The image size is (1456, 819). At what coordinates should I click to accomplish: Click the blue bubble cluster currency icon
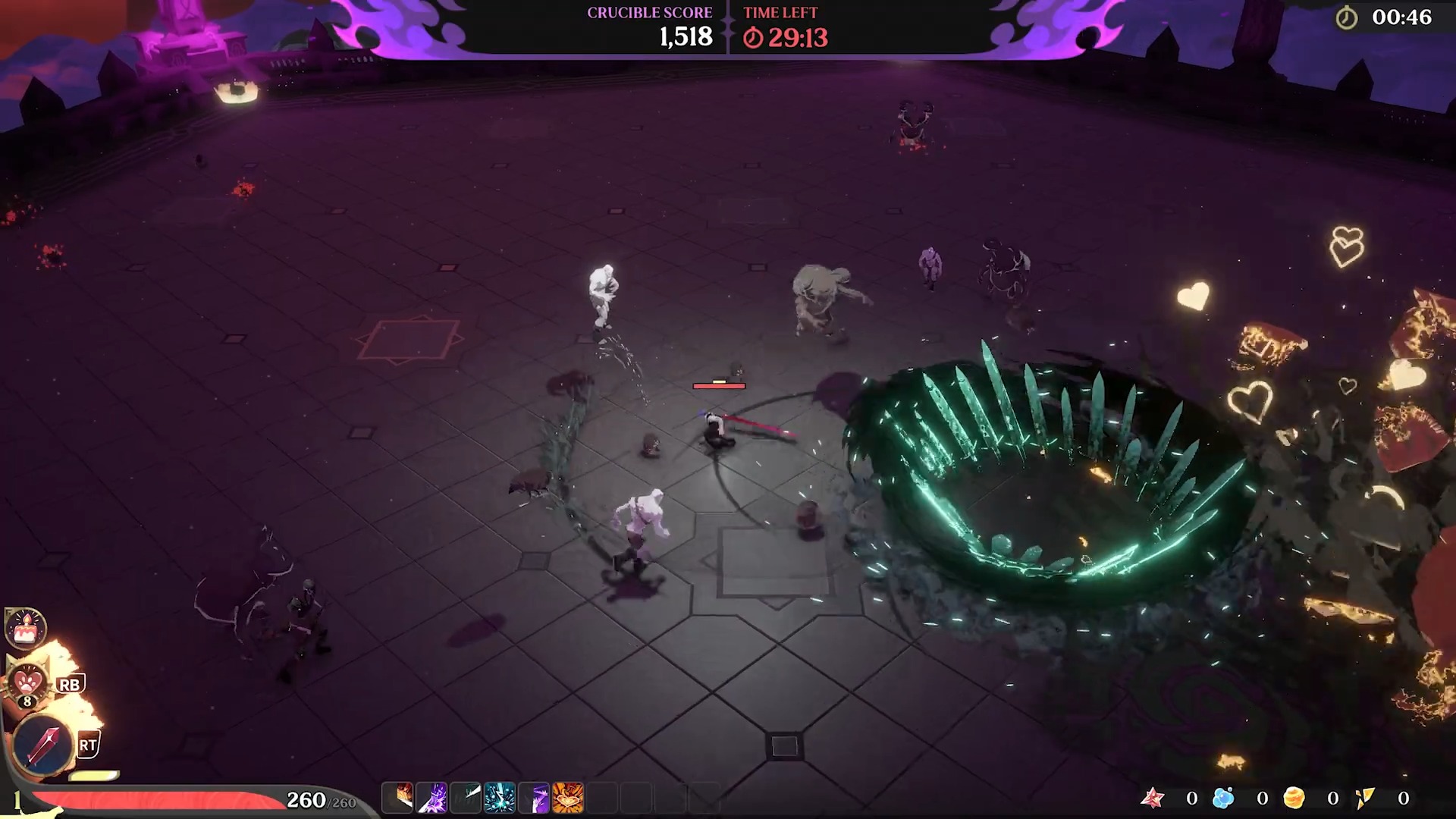point(1223,798)
